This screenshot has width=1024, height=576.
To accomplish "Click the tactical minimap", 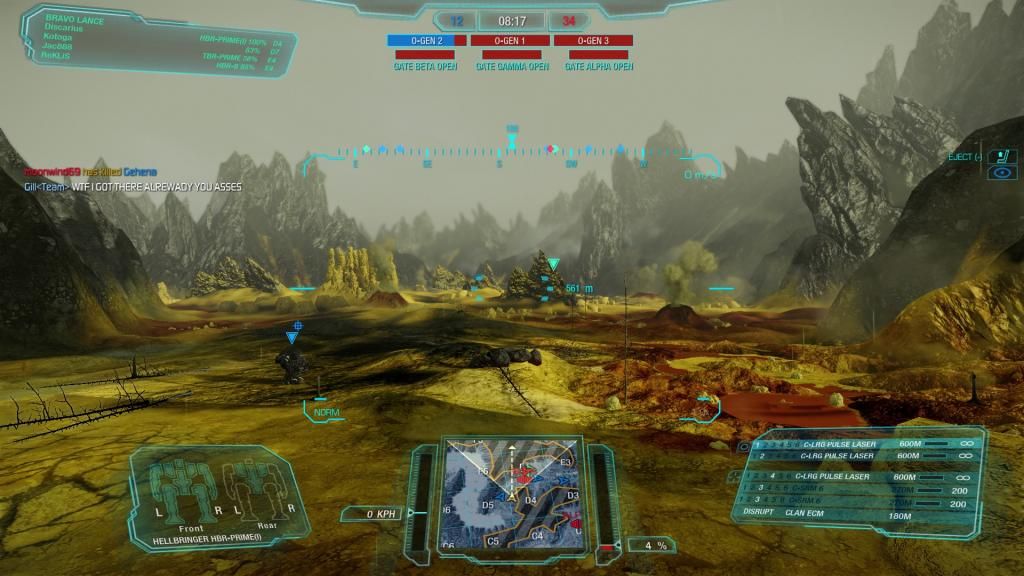I will coord(512,493).
